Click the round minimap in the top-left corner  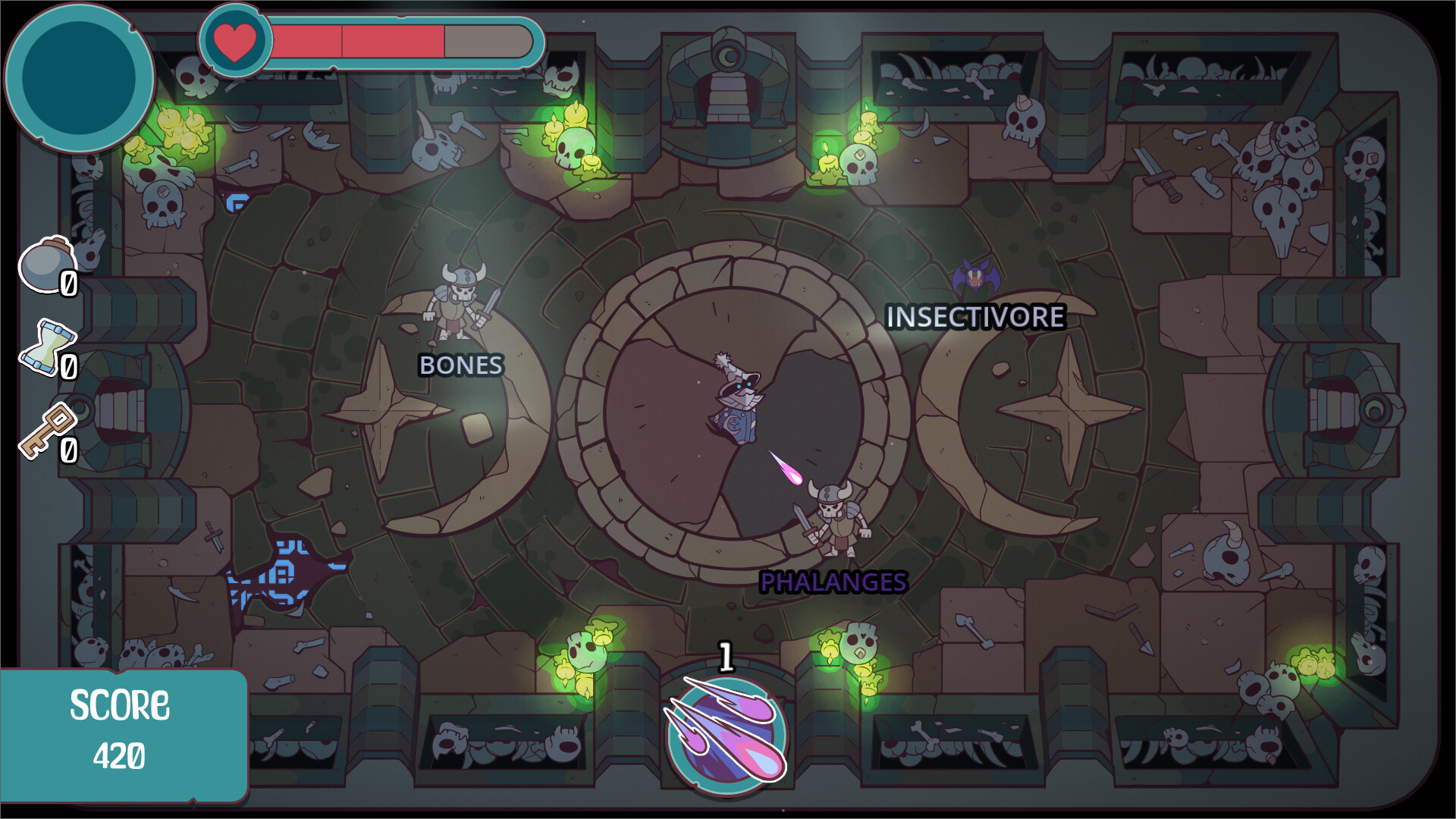(x=80, y=76)
